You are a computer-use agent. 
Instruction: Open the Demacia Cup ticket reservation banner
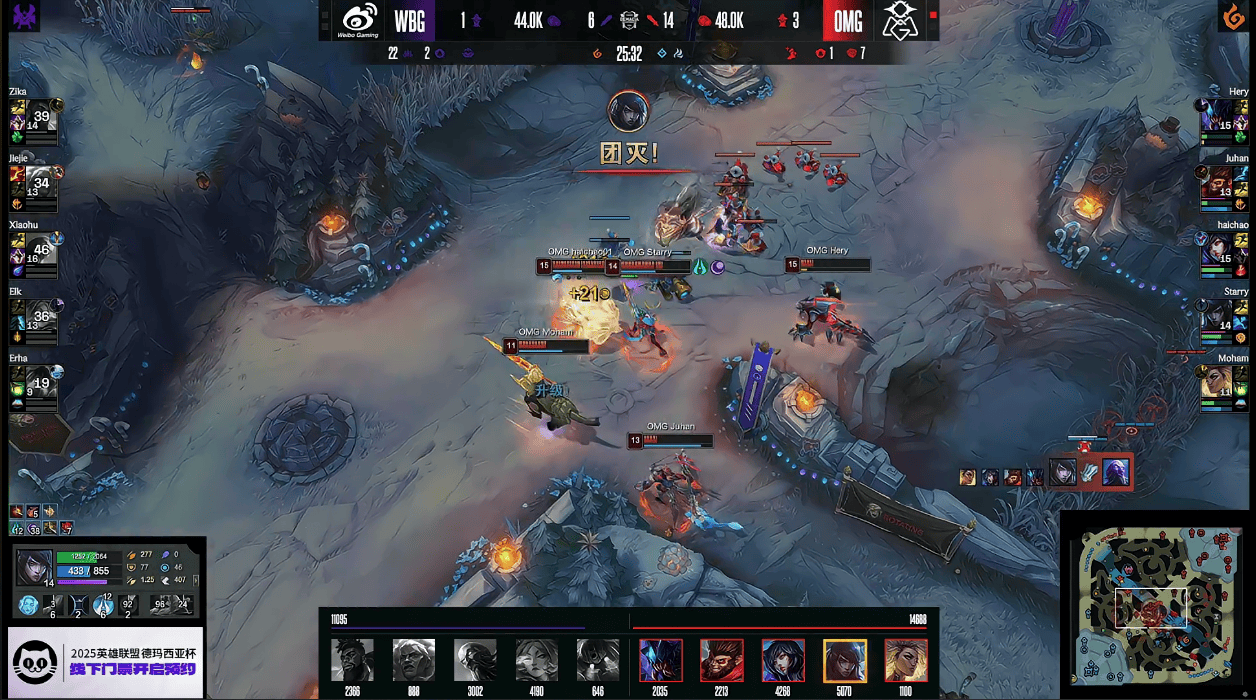(106, 661)
